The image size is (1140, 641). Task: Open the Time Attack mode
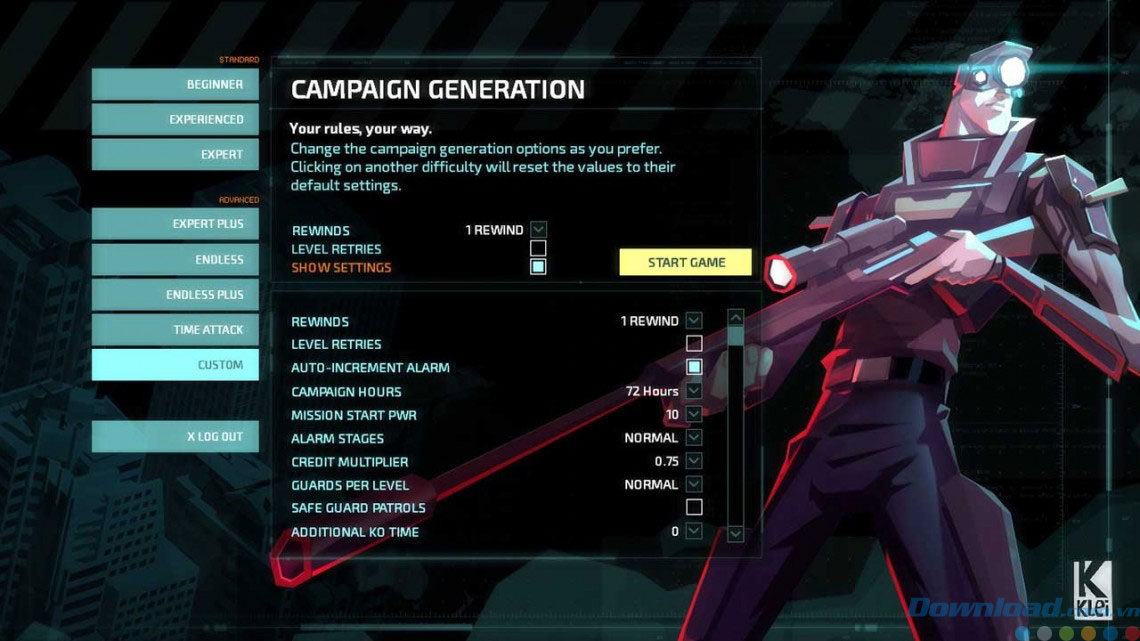coord(175,330)
